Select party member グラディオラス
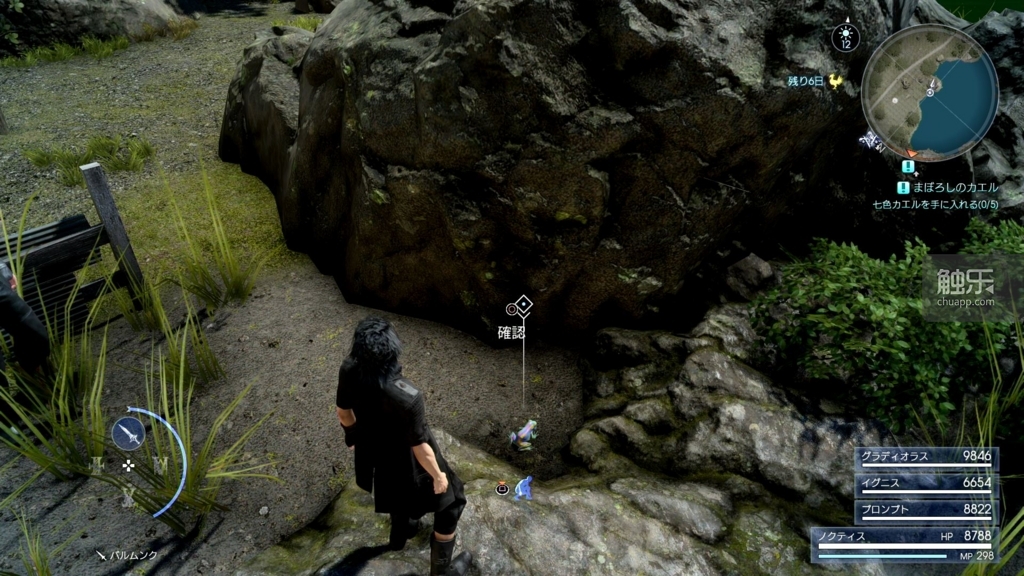Viewport: 1024px width, 576px height. [926, 457]
